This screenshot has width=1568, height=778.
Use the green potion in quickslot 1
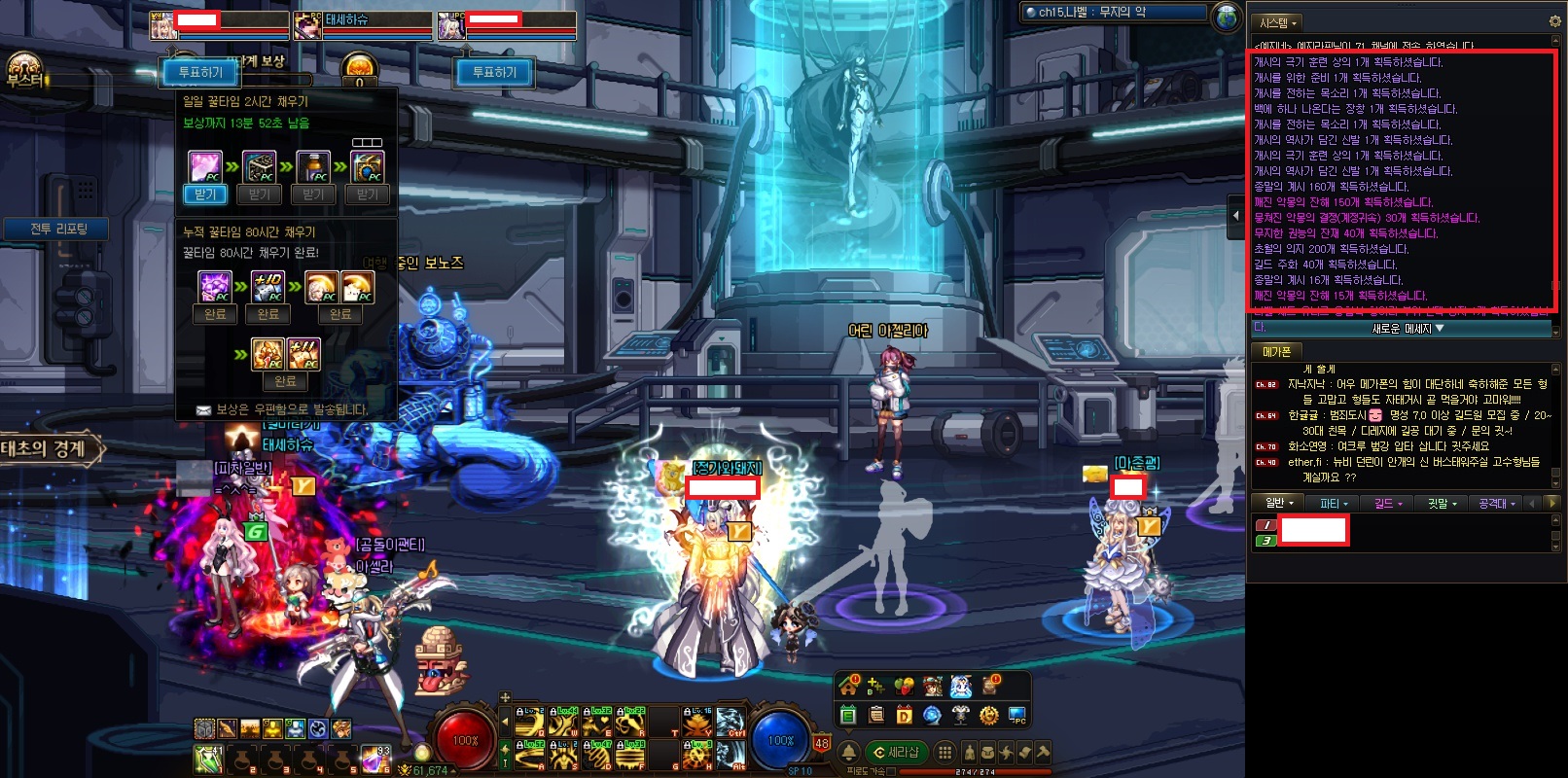pyautogui.click(x=209, y=758)
